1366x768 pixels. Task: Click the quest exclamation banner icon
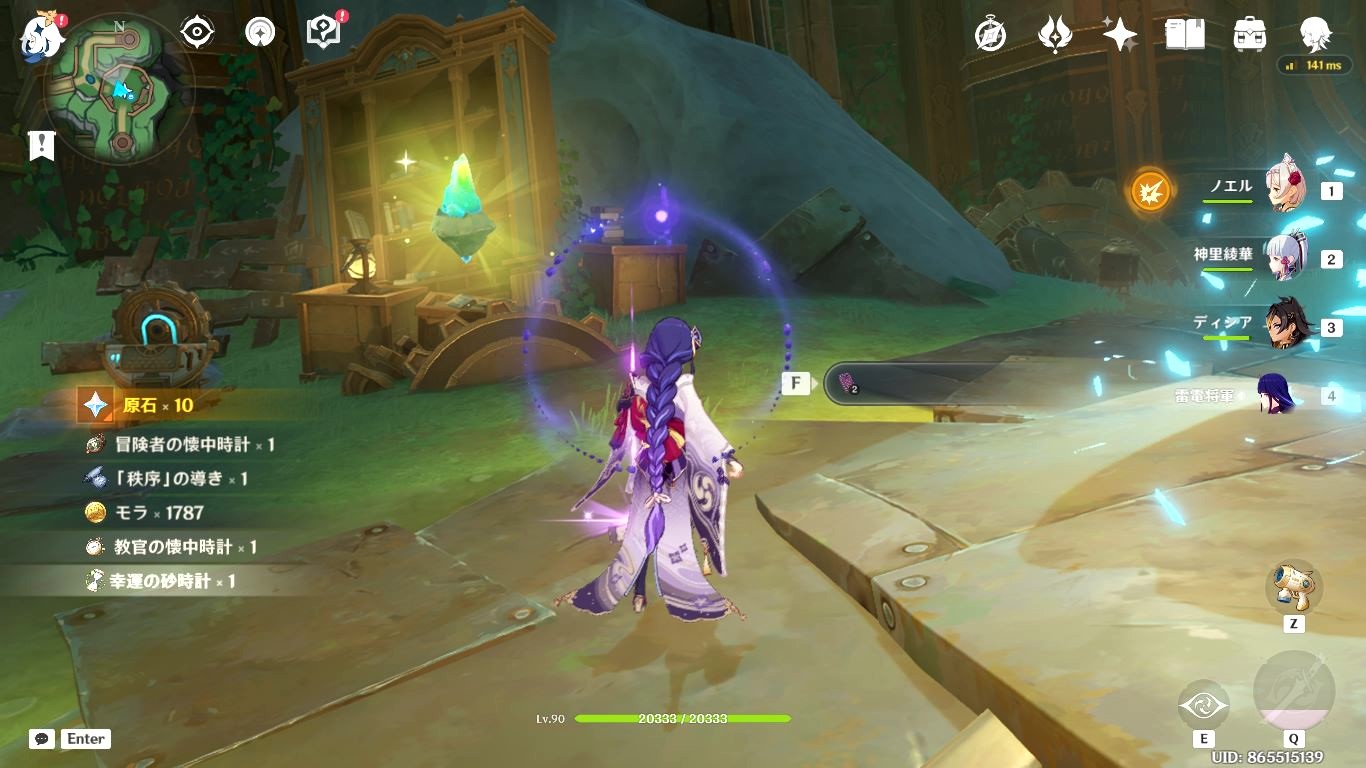(41, 145)
